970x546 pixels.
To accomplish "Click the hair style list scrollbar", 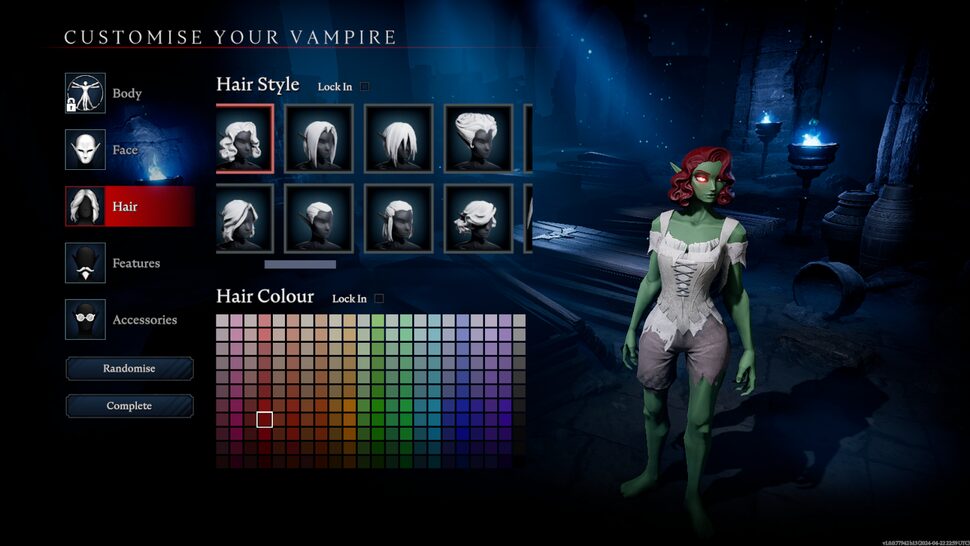I will (300, 265).
